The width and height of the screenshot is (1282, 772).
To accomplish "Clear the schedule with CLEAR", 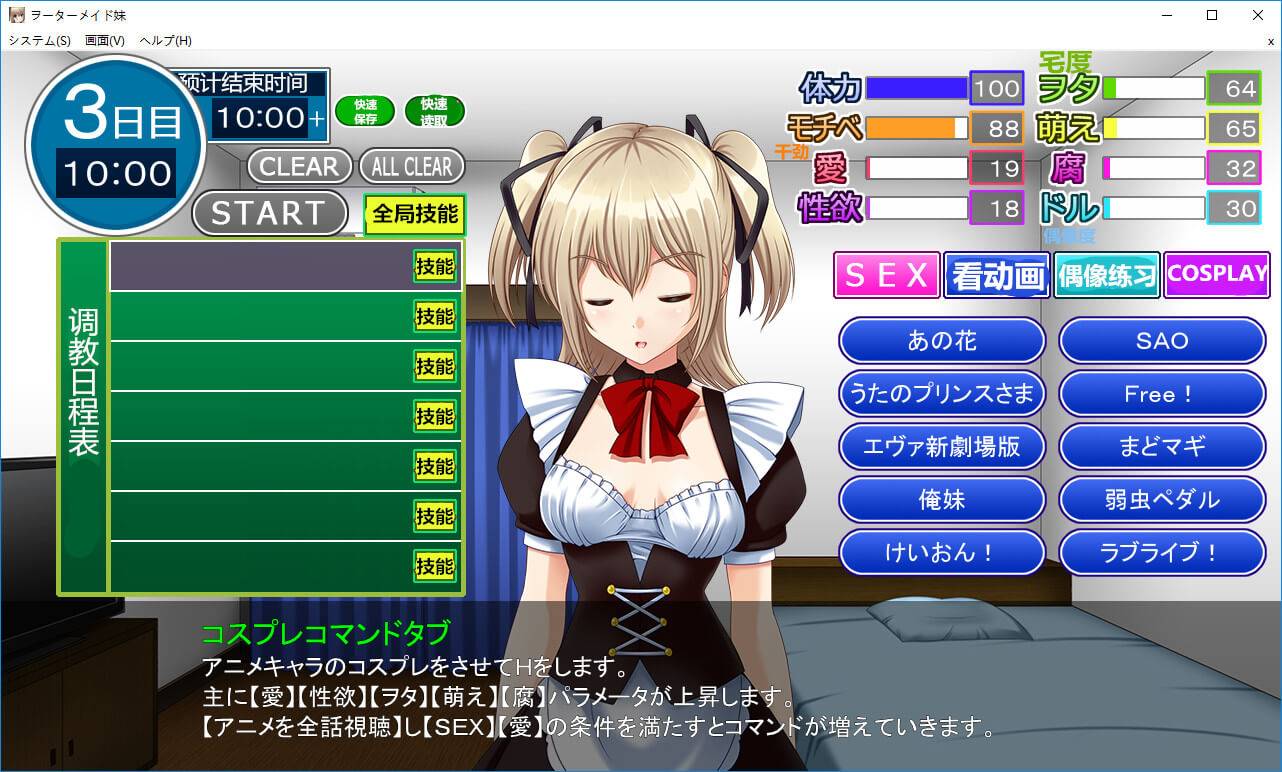I will [x=299, y=166].
